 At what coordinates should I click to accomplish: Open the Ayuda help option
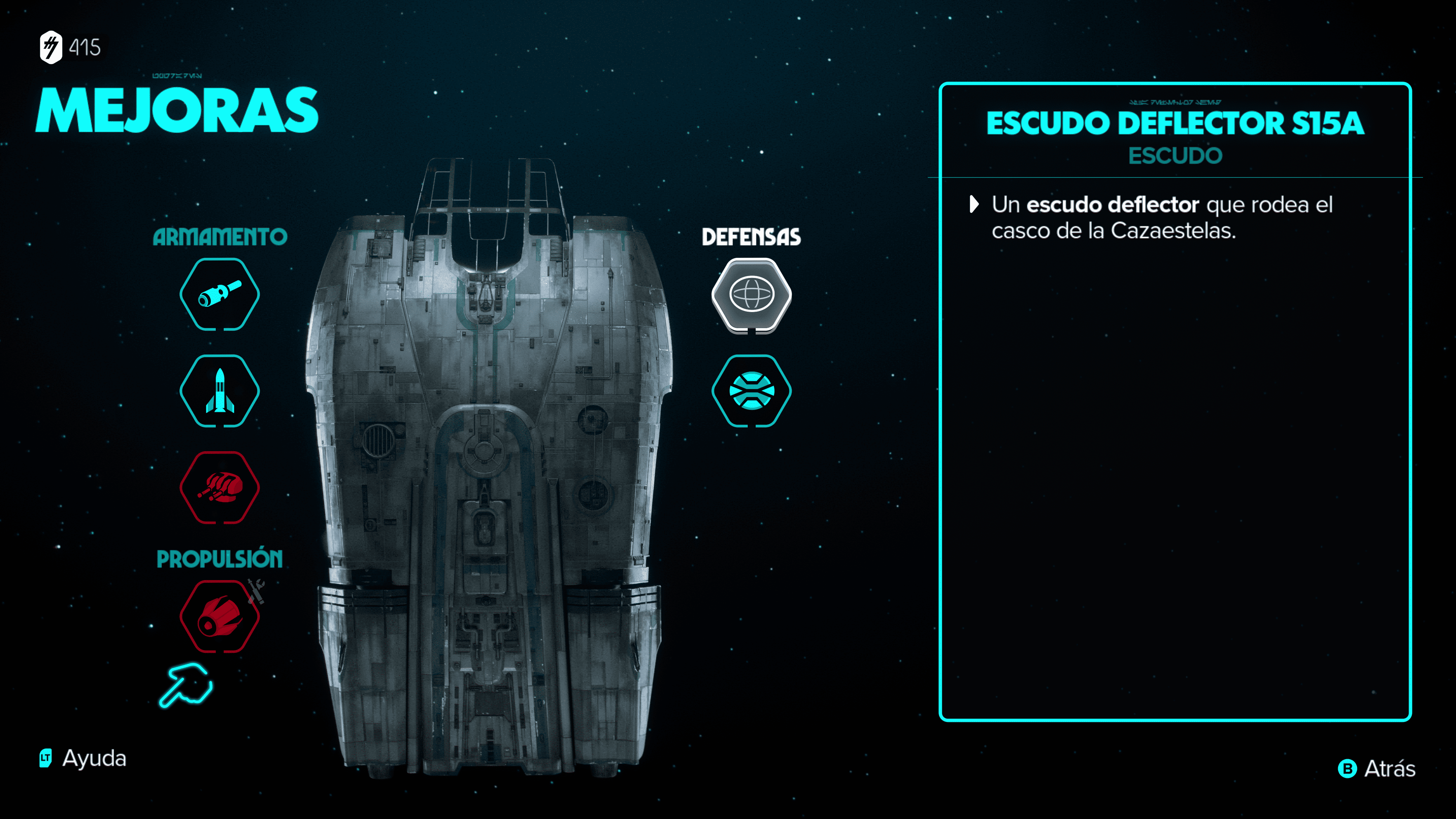pyautogui.click(x=84, y=758)
